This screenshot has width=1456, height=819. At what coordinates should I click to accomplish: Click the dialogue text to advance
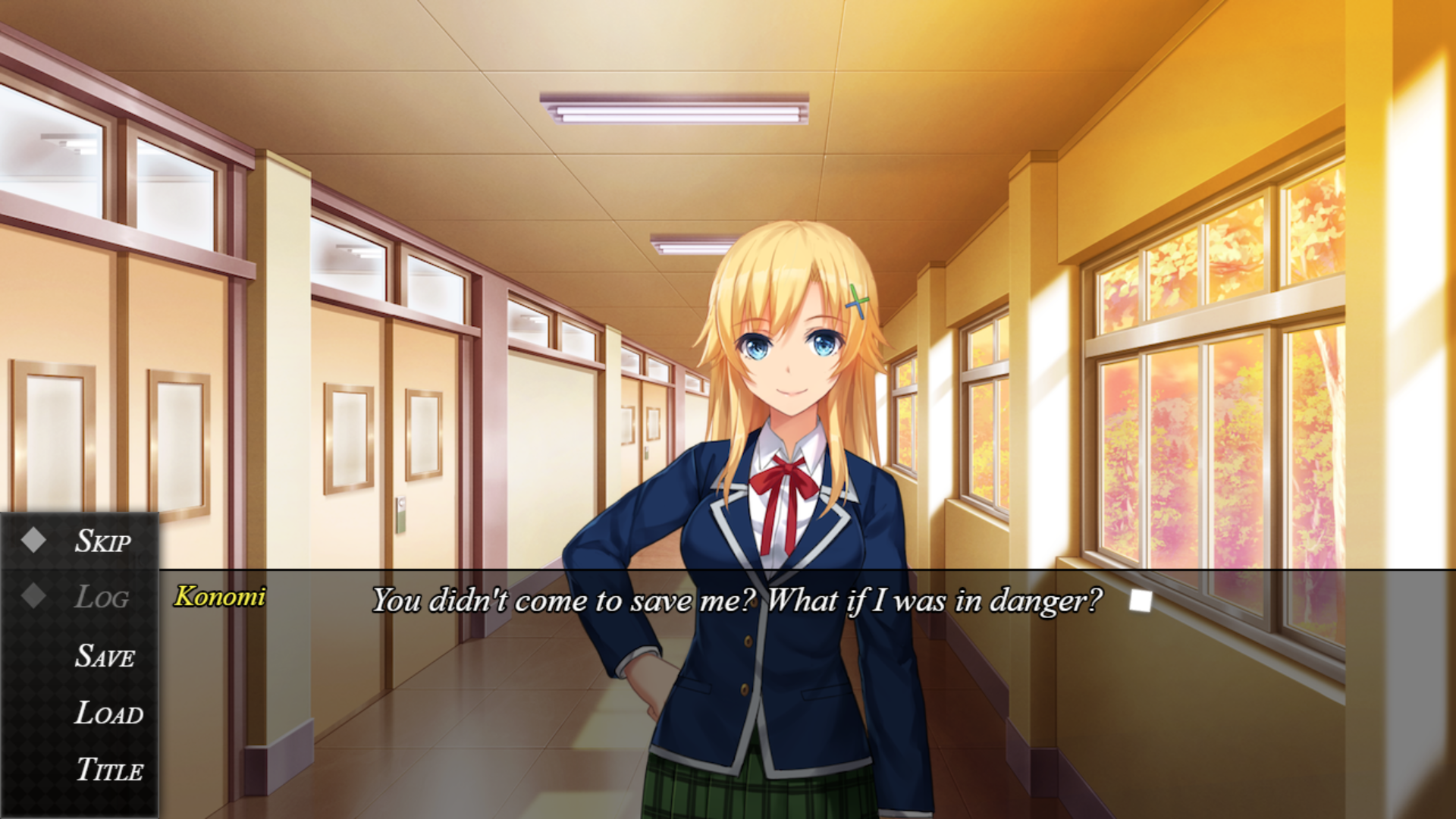[x=736, y=601]
